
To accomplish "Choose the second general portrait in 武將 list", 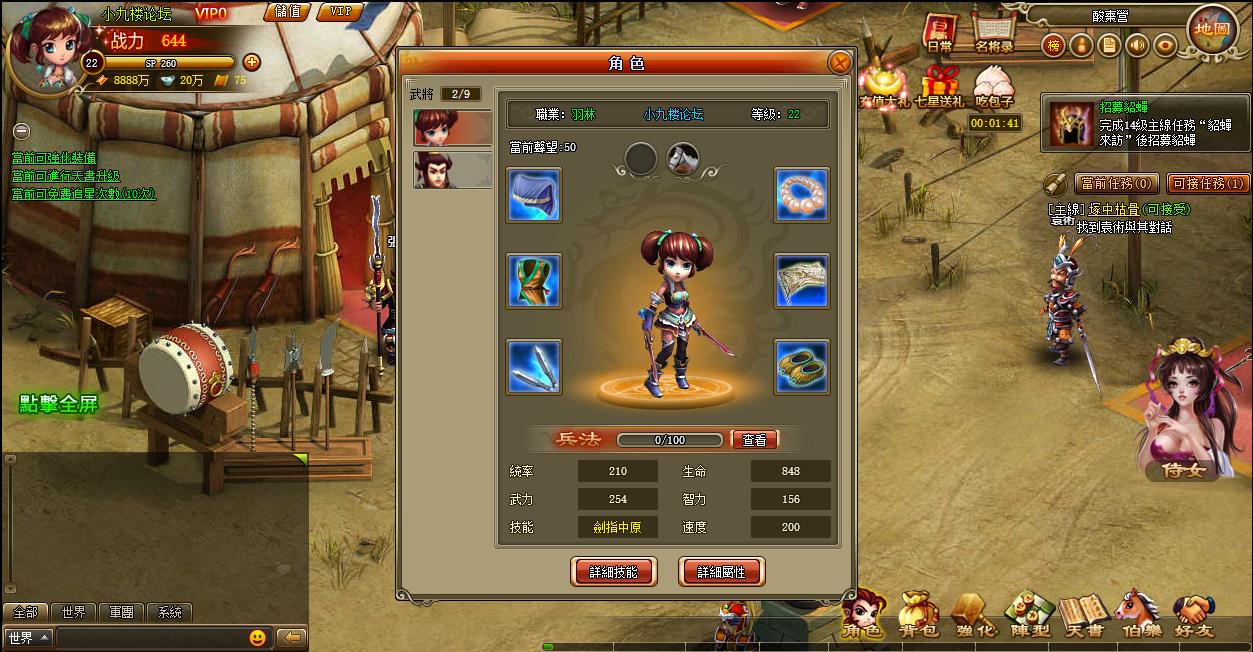I will [452, 169].
